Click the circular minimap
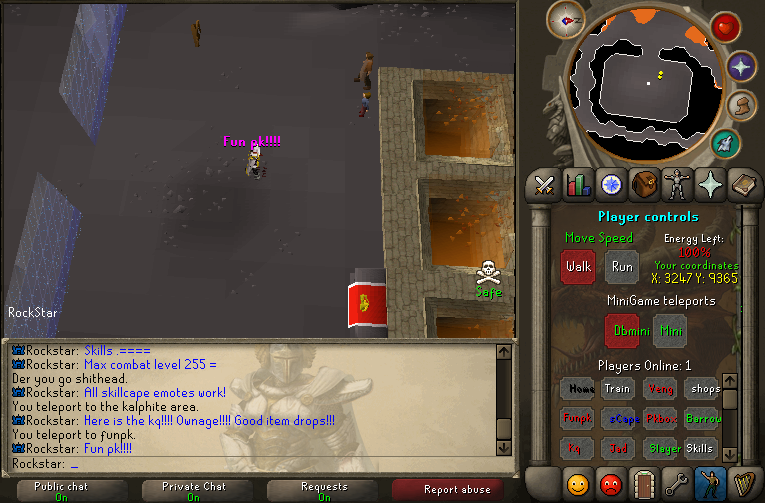Viewport: 765px width, 503px height. (648, 82)
